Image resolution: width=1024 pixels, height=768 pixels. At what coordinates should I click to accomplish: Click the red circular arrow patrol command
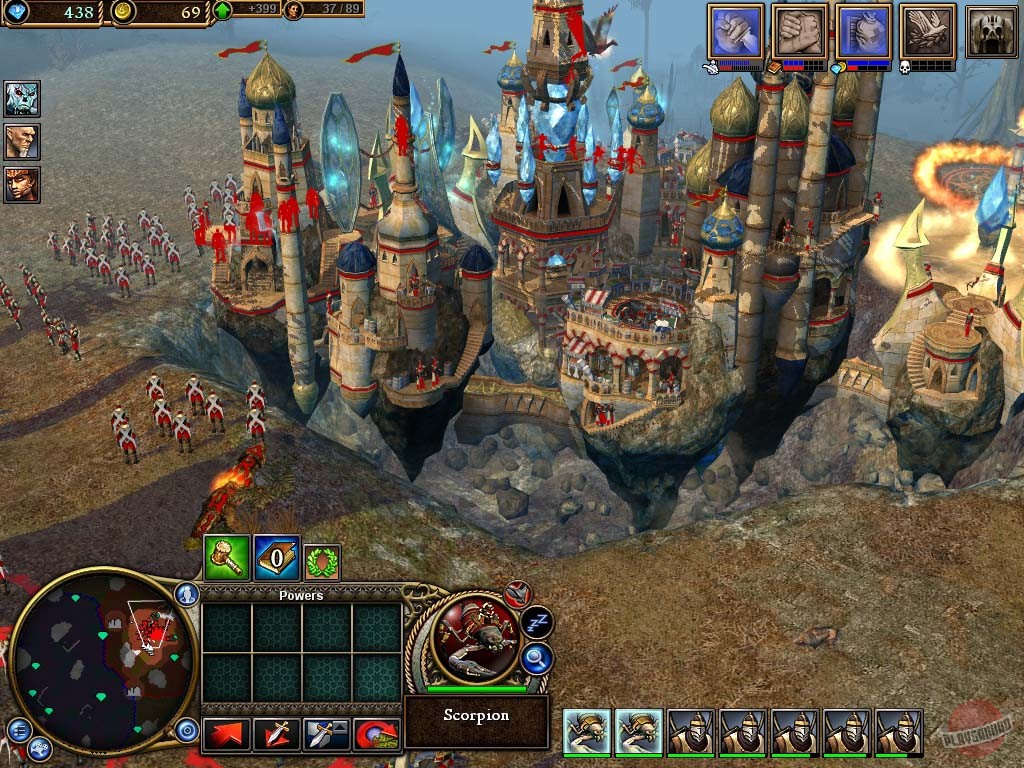pos(376,735)
